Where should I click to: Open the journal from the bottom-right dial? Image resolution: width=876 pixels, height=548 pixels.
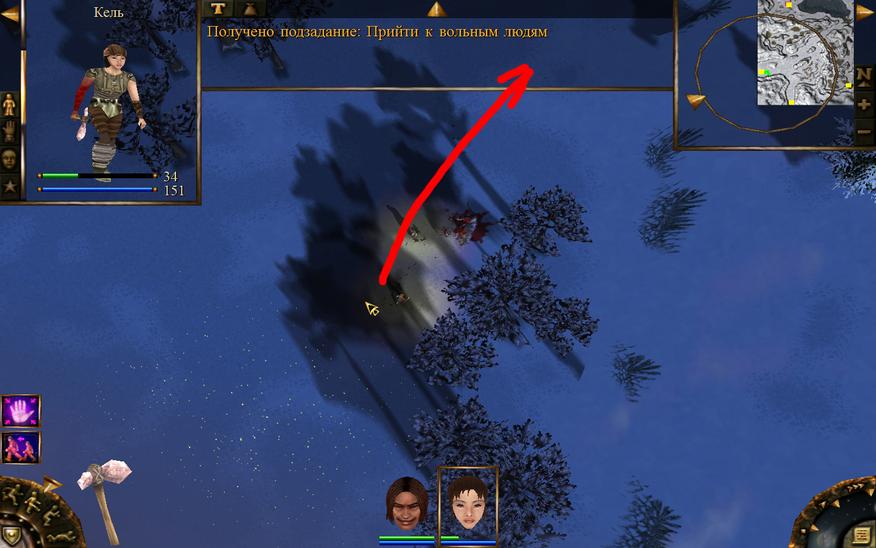tap(861, 533)
